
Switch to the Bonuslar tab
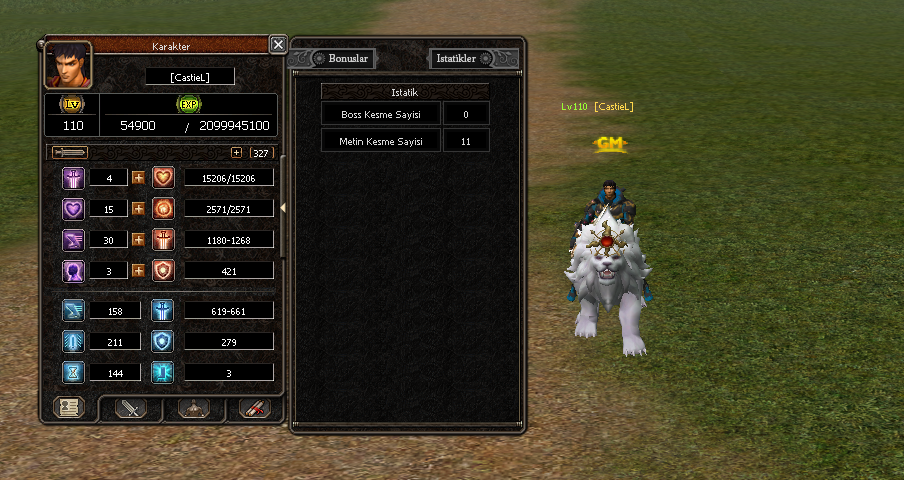tap(348, 58)
